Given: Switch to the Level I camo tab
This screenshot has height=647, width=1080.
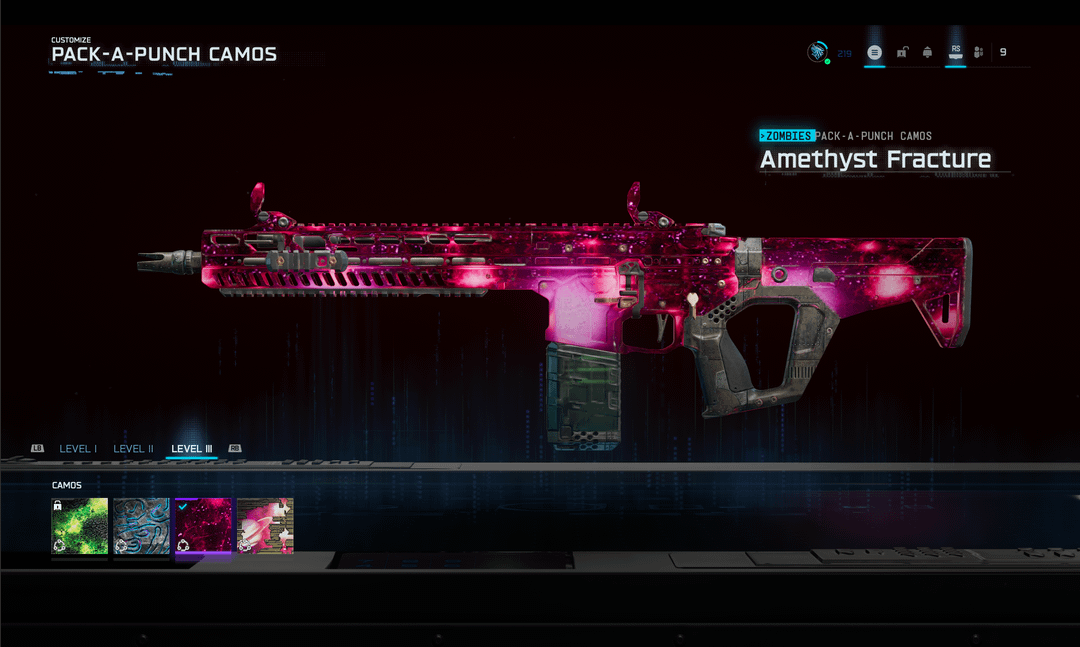Looking at the screenshot, I should tap(78, 449).
